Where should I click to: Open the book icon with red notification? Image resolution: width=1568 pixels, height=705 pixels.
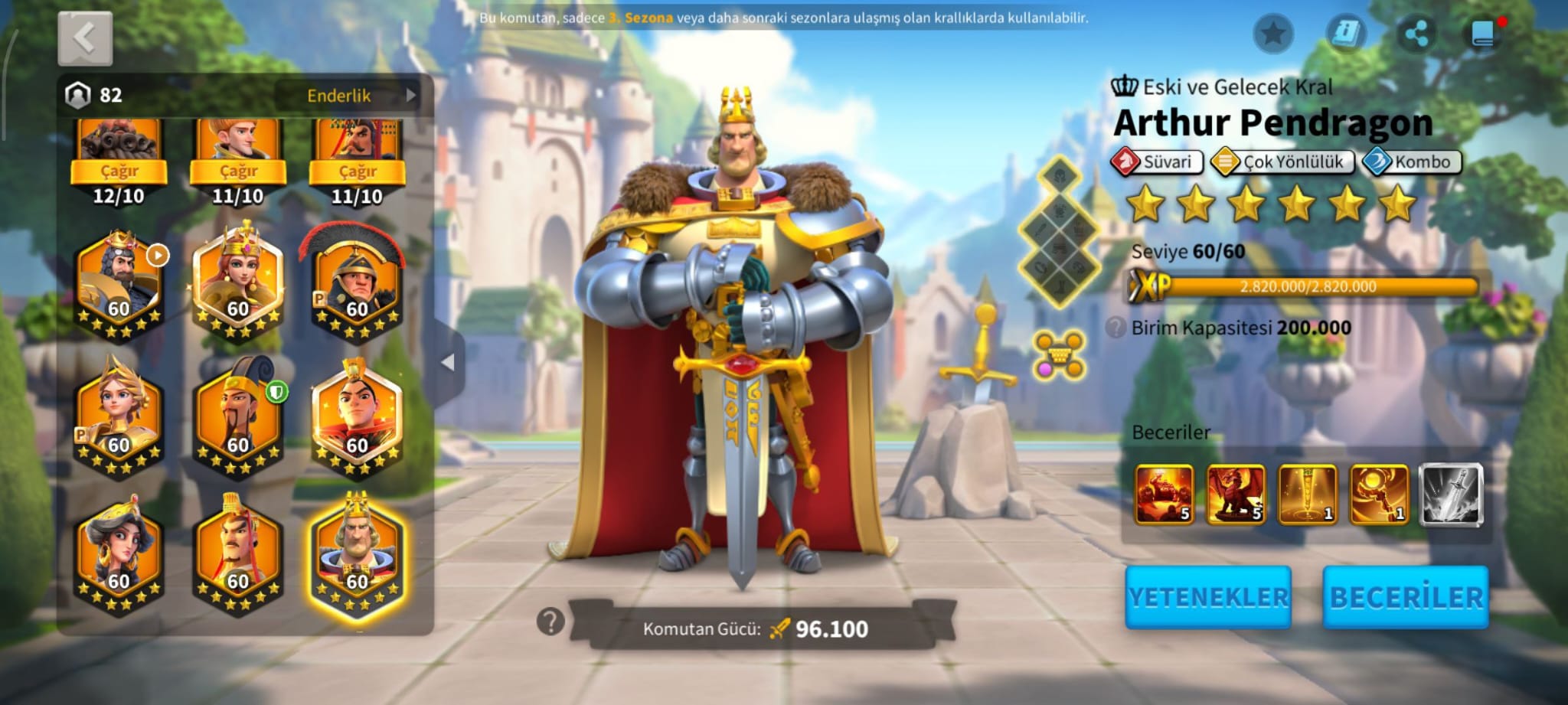tap(1484, 34)
